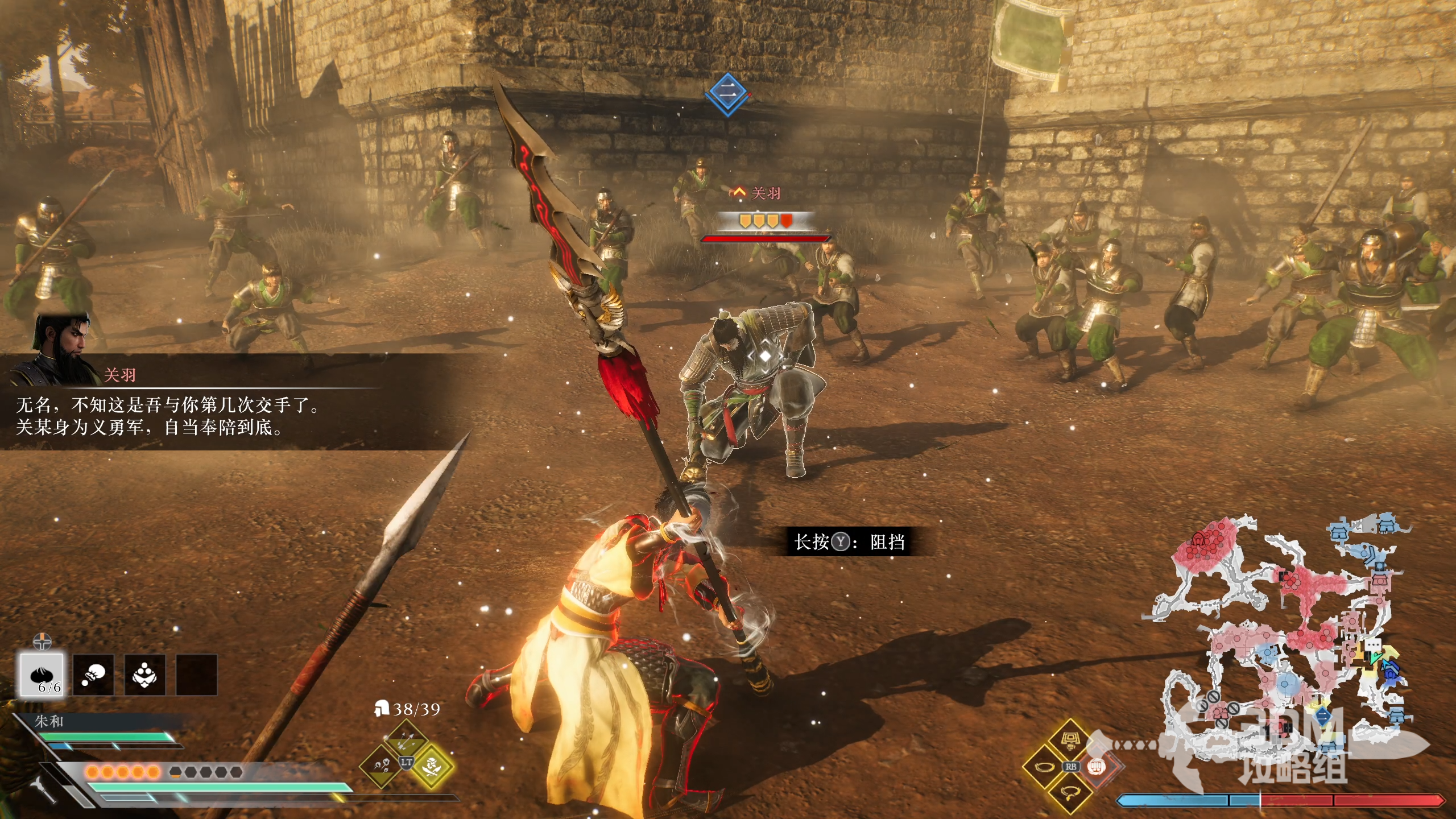1456x819 pixels.
Task: Choose the three-orb charm item slot
Action: [x=145, y=675]
